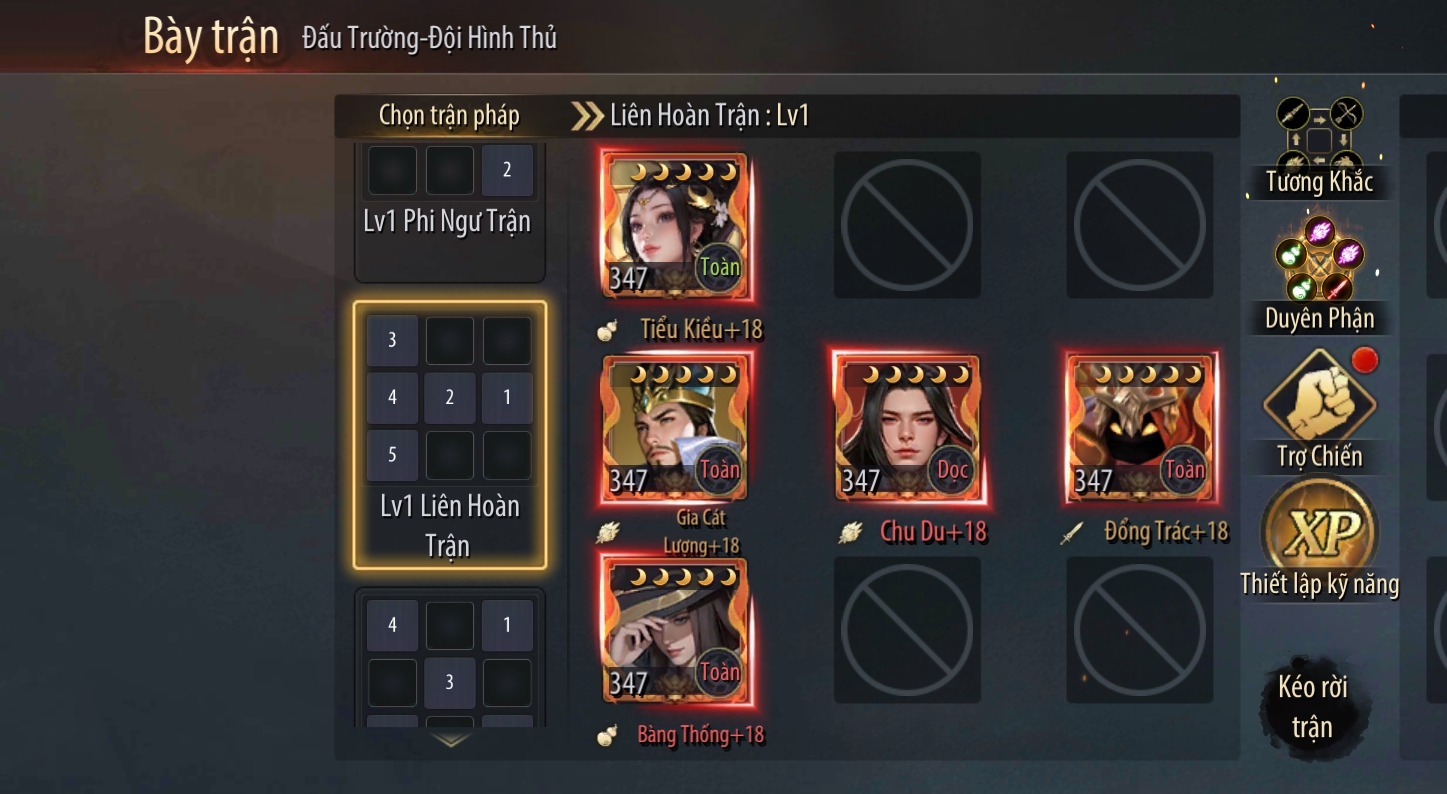Open the Trợ Chiến support menu

(1319, 410)
